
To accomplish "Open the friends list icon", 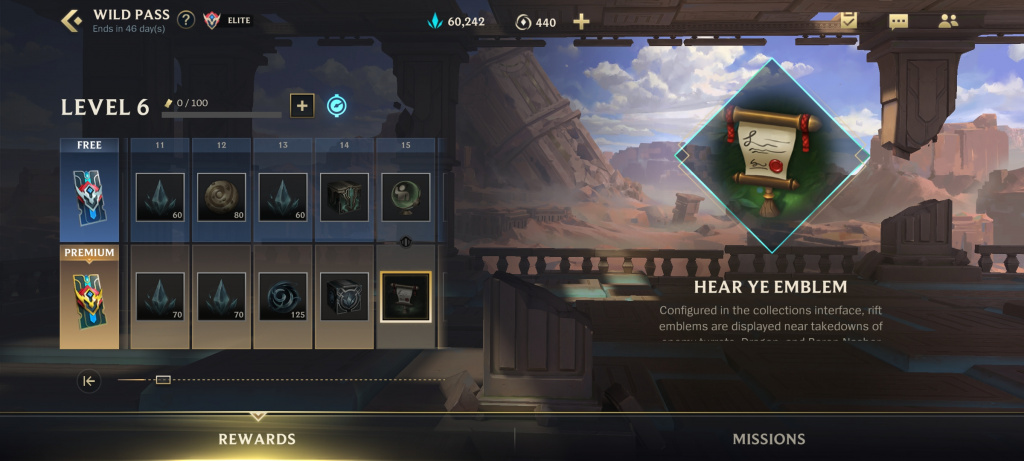I will pos(948,20).
